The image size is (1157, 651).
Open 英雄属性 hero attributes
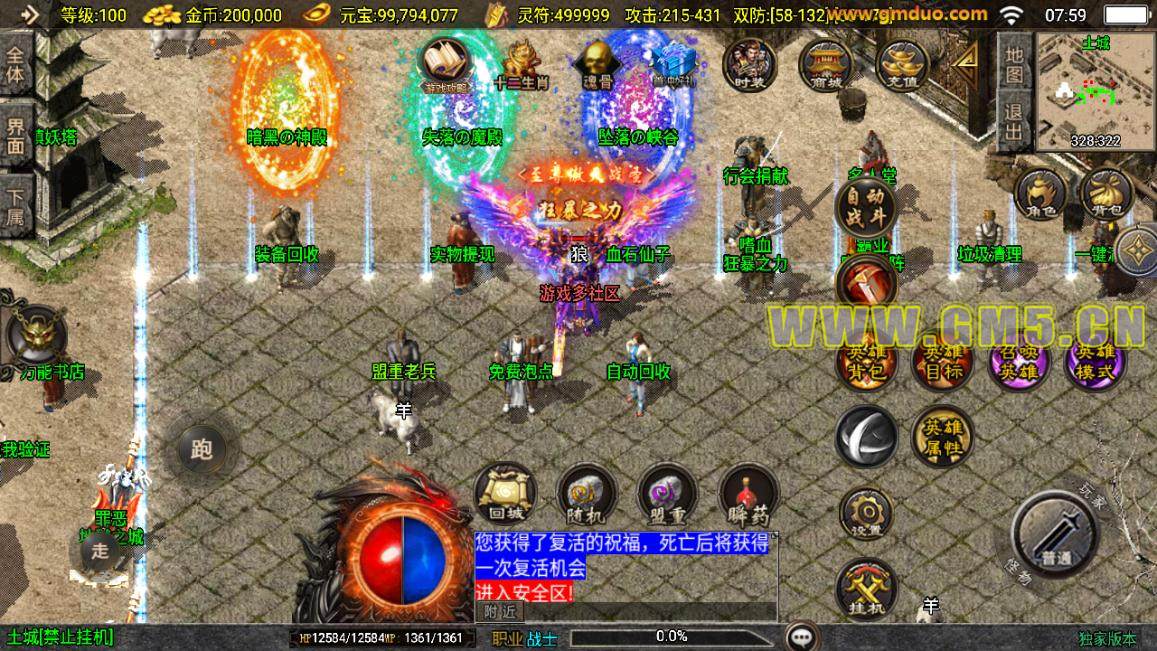coord(942,435)
